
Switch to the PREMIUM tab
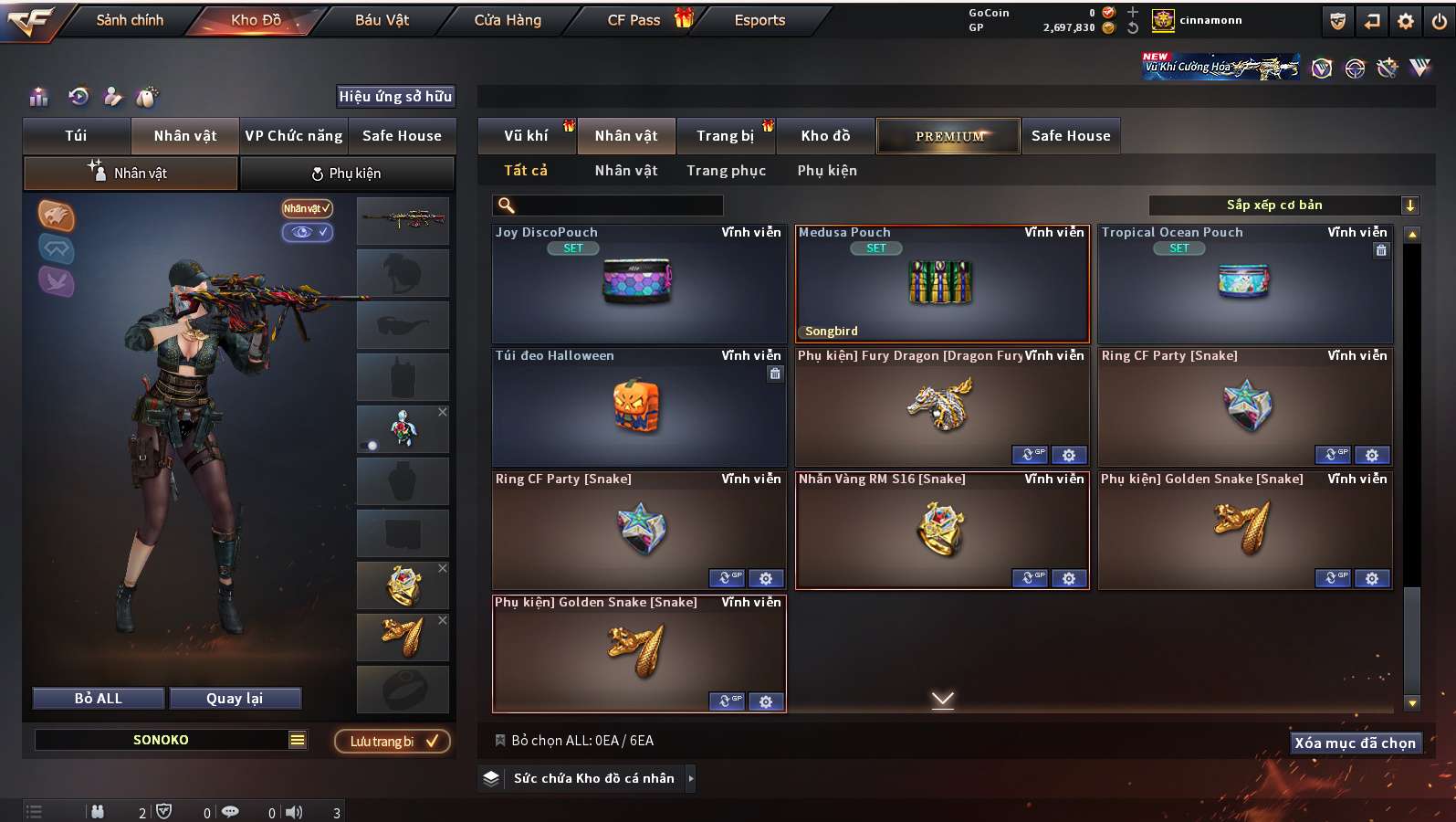[x=948, y=136]
